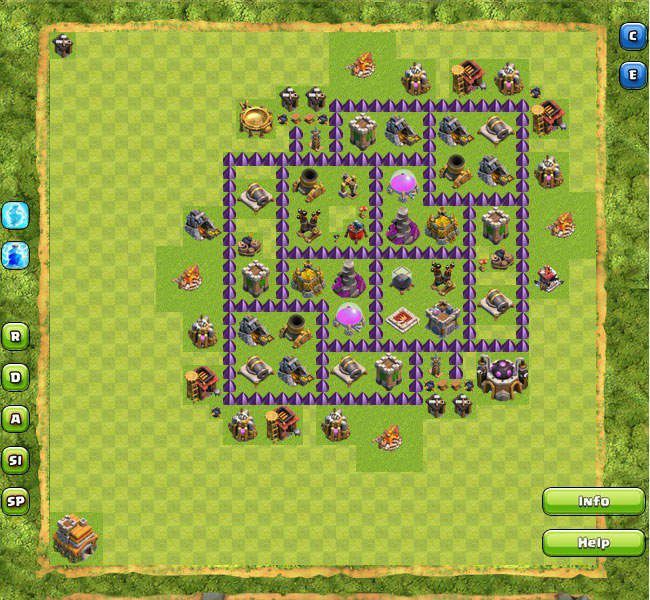Toggle the green SI button
The width and height of the screenshot is (650, 600).
[15, 460]
